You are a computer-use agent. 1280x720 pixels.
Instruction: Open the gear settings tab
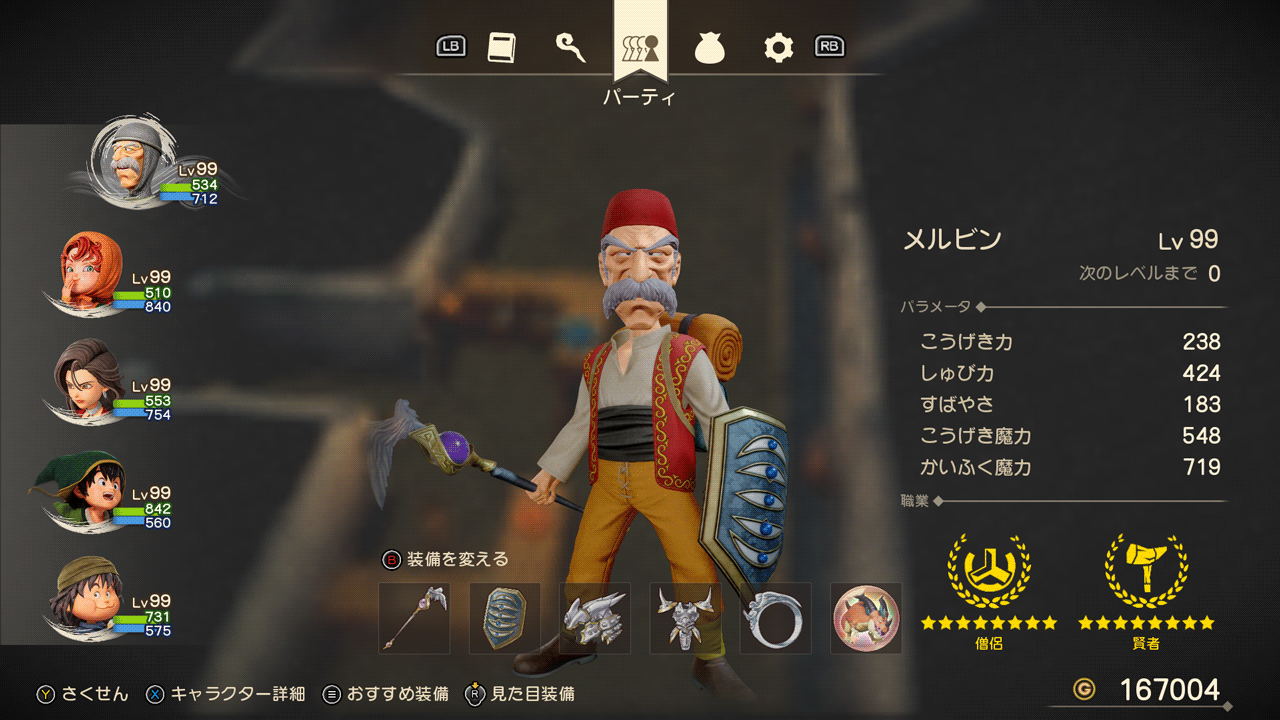coord(778,47)
